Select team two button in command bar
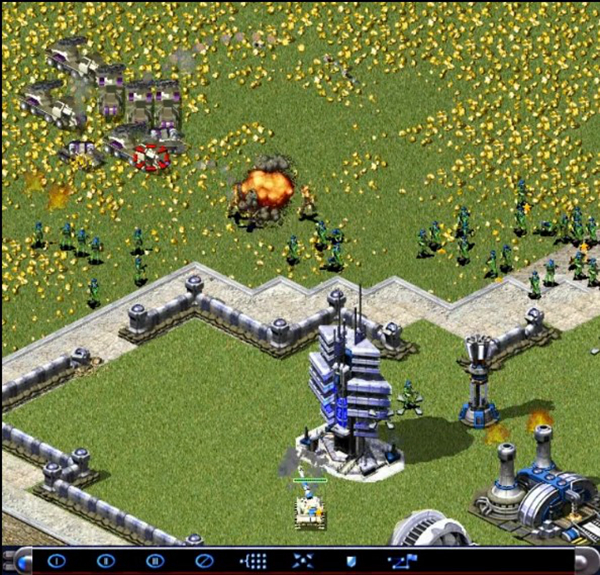 tap(105, 561)
